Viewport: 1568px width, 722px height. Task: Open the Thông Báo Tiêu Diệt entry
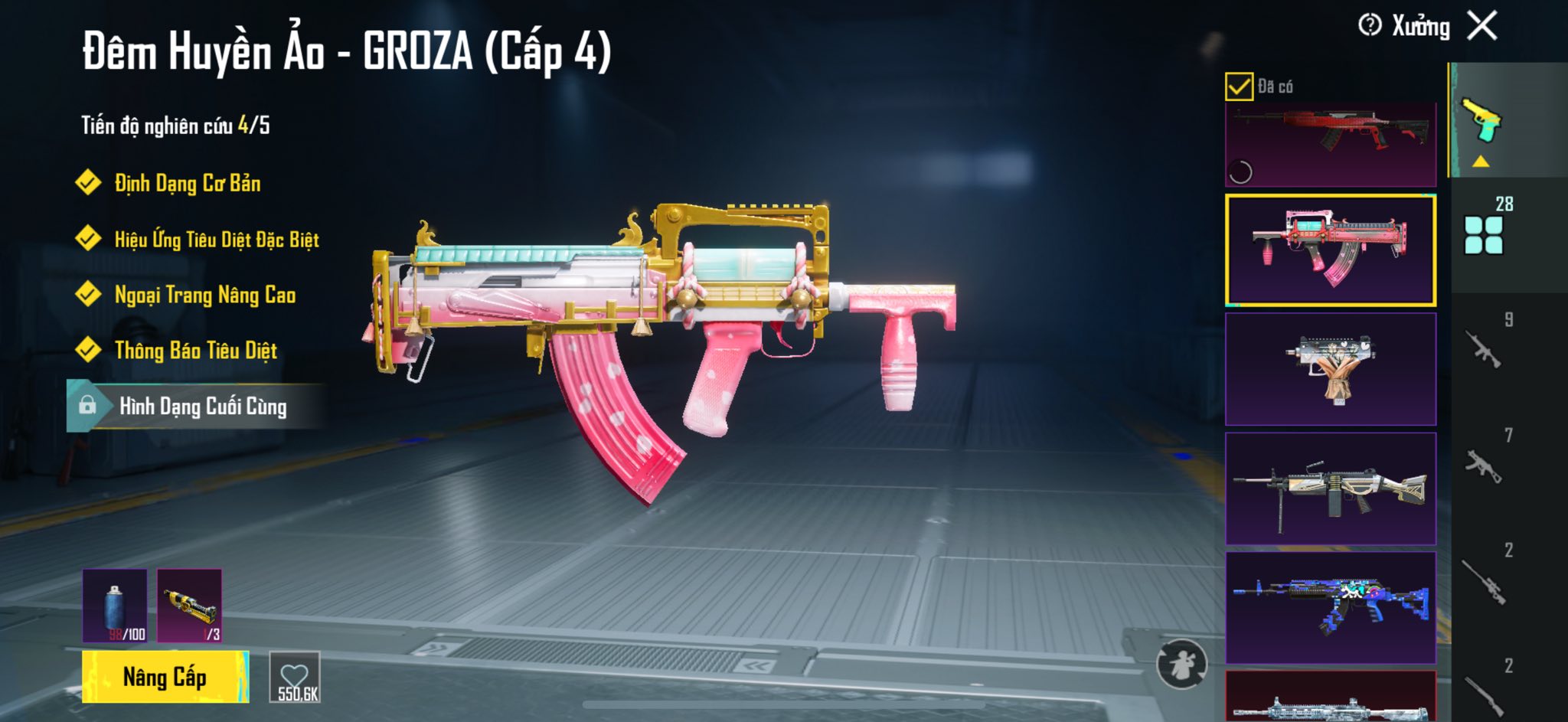195,351
